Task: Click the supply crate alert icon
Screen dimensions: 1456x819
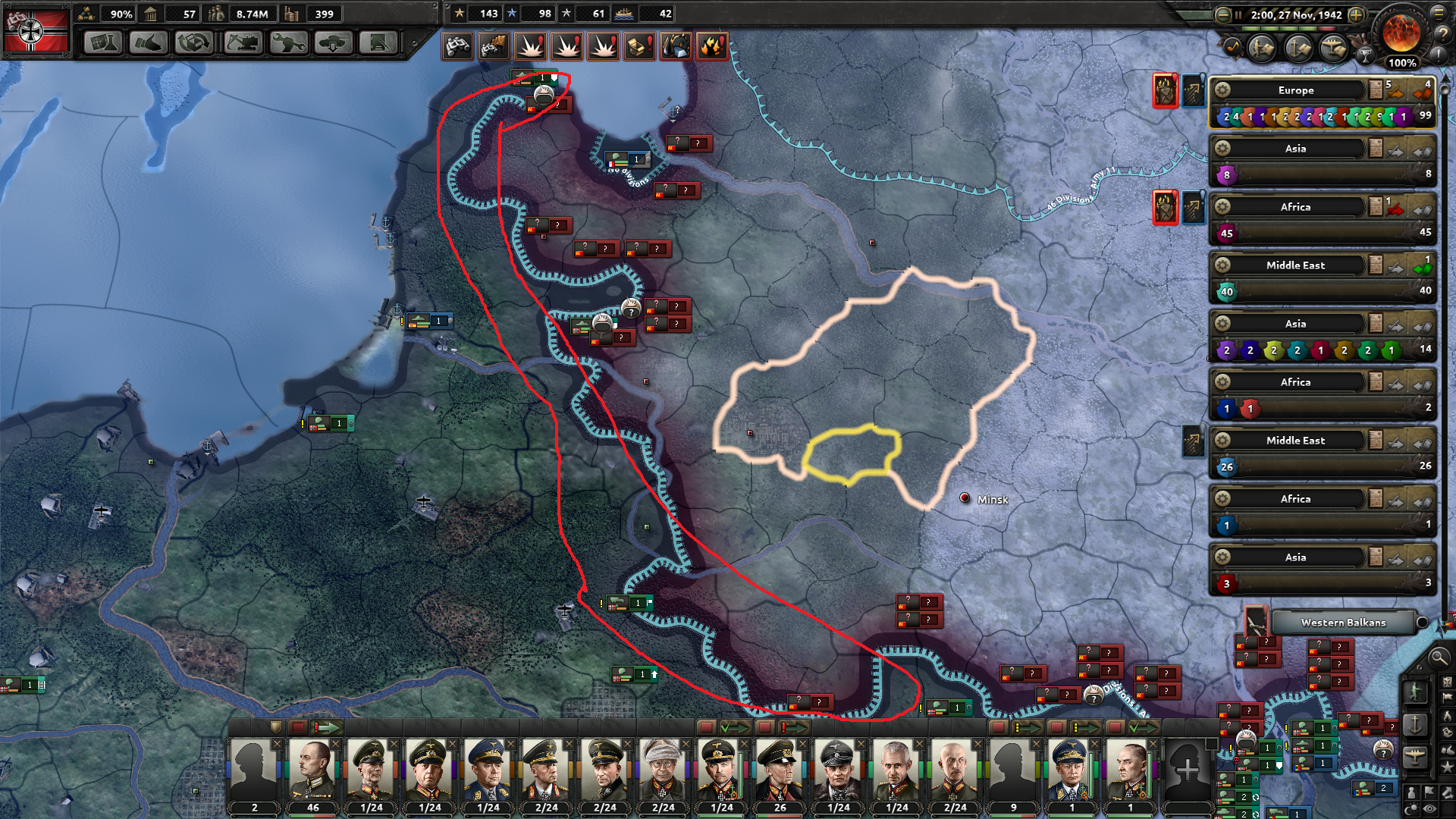Action: click(639, 46)
